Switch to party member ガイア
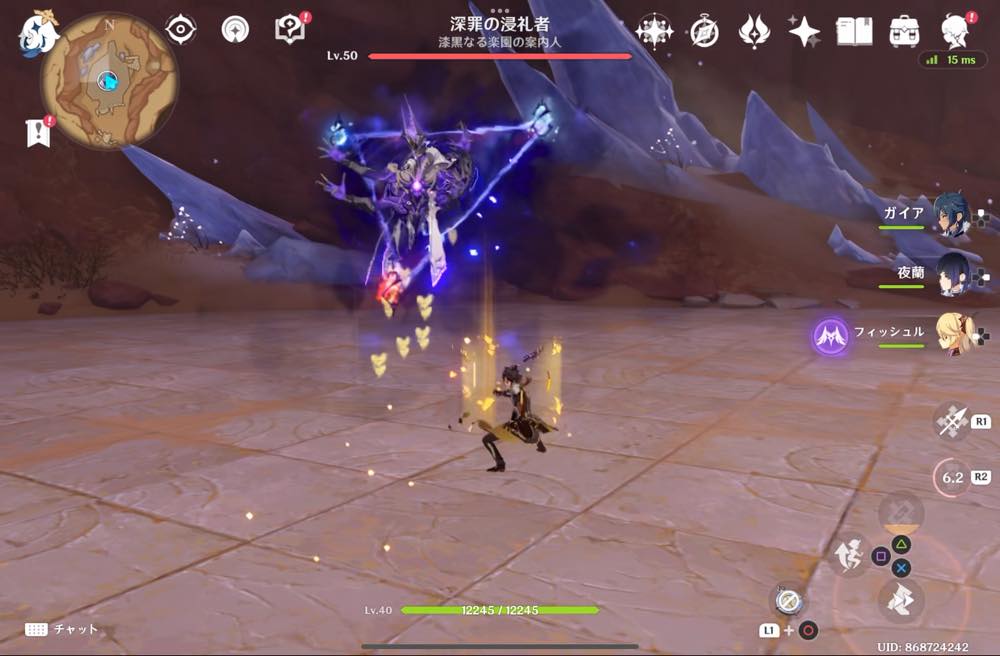The width and height of the screenshot is (1000, 656). (951, 215)
